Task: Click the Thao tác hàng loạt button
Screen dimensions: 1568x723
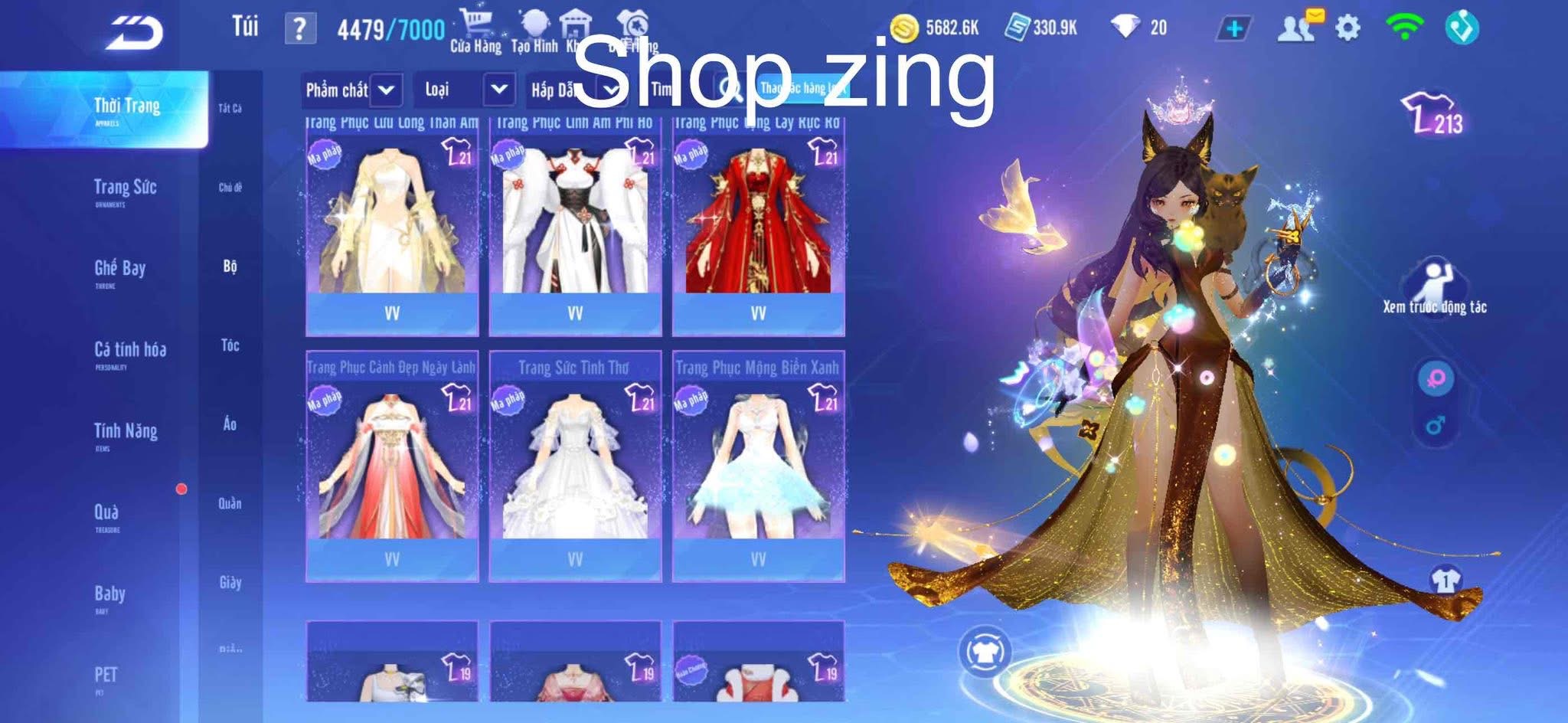Action: (802, 90)
